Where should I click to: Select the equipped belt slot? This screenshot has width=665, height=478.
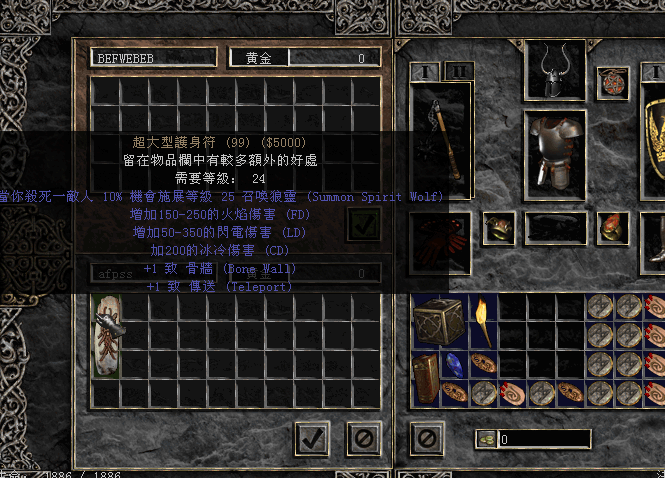(555, 228)
